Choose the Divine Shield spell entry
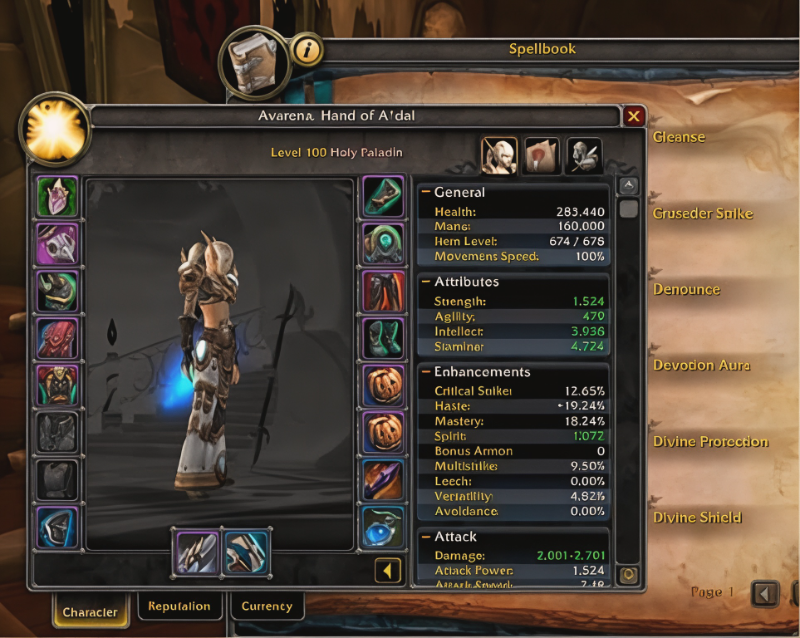Viewport: 800px width, 638px height. (x=697, y=517)
